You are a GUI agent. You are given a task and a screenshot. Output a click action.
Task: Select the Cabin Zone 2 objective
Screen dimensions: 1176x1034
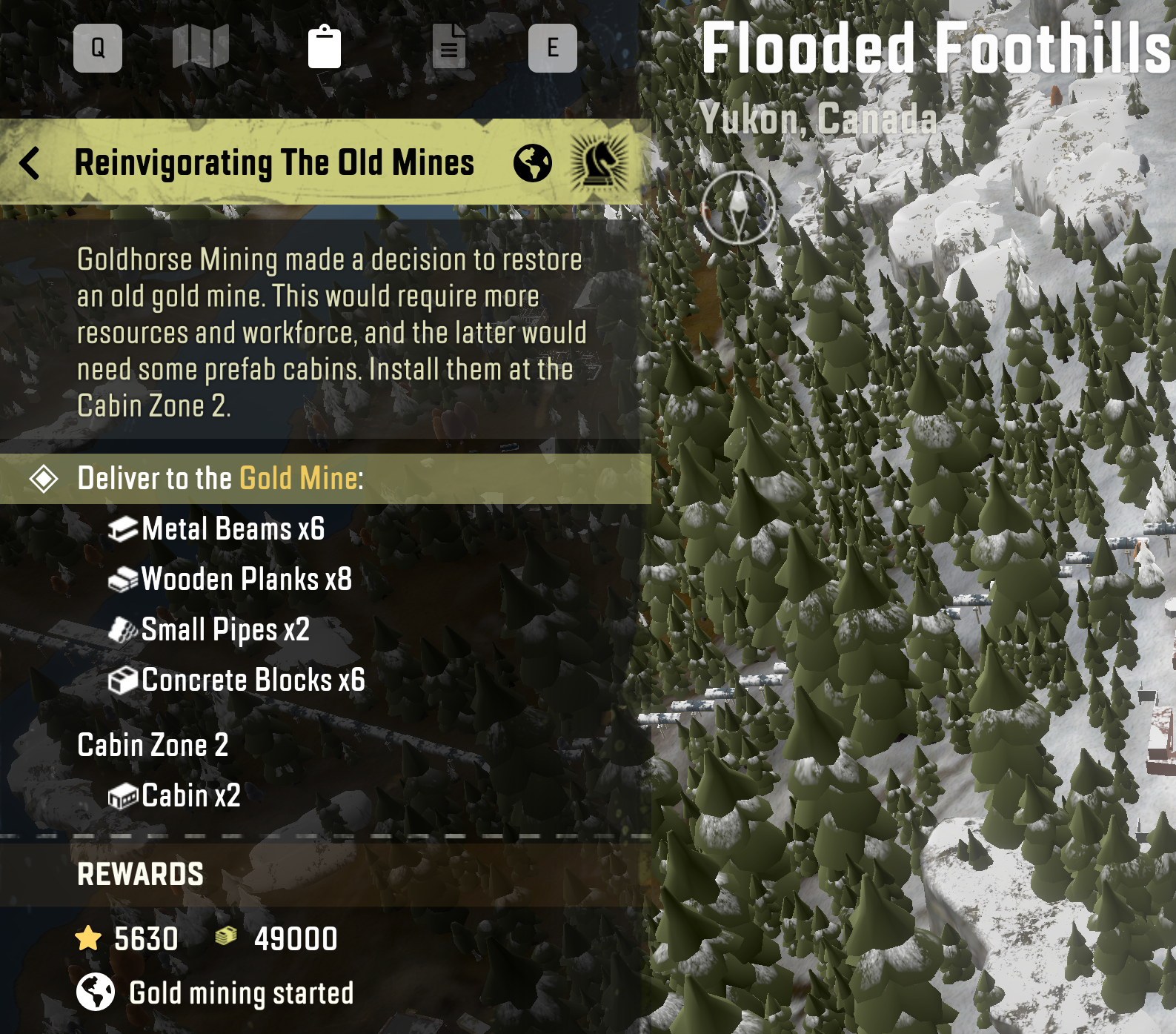tap(153, 746)
